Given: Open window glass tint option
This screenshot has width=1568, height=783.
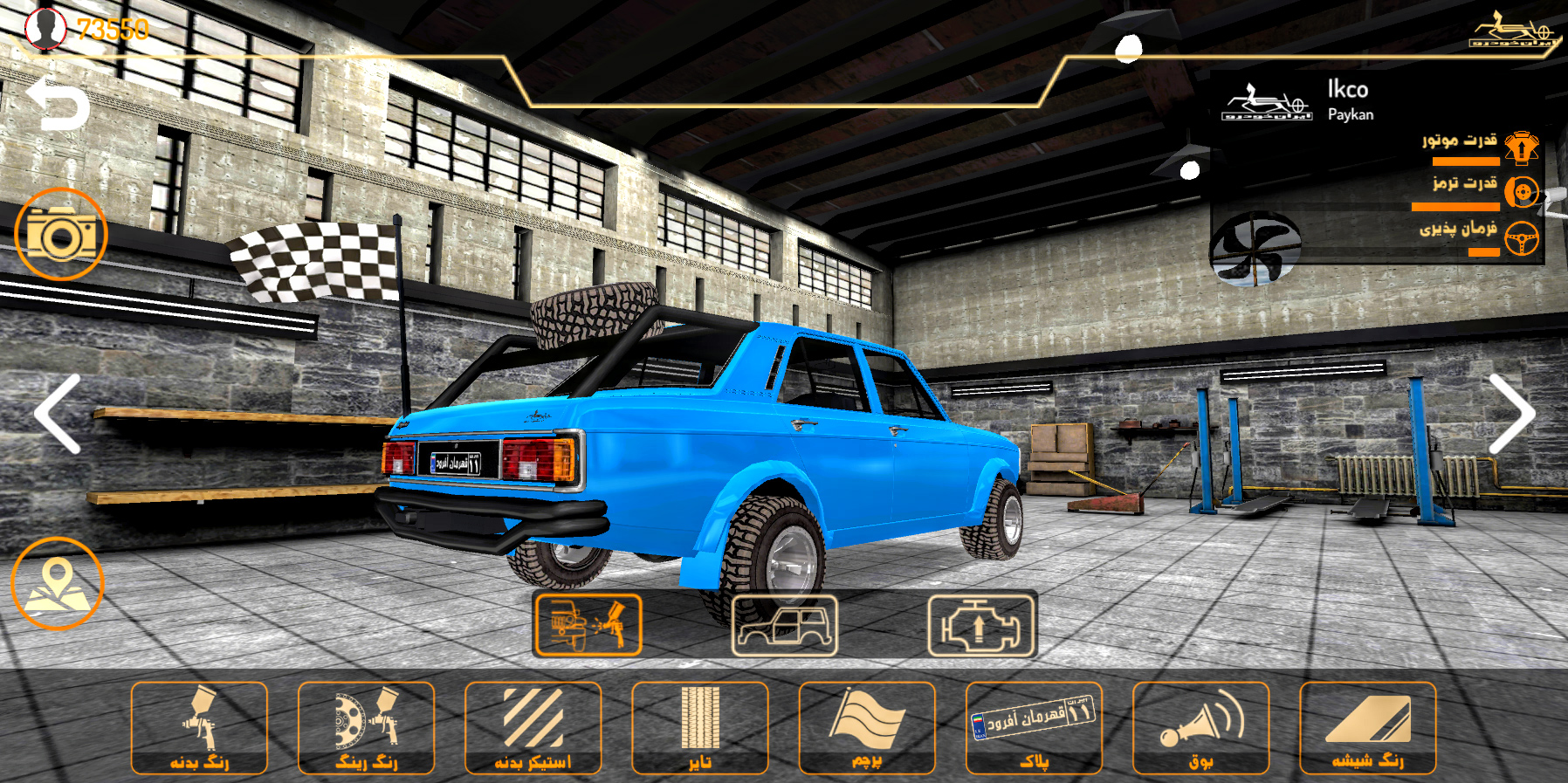Looking at the screenshot, I should (x=1367, y=728).
